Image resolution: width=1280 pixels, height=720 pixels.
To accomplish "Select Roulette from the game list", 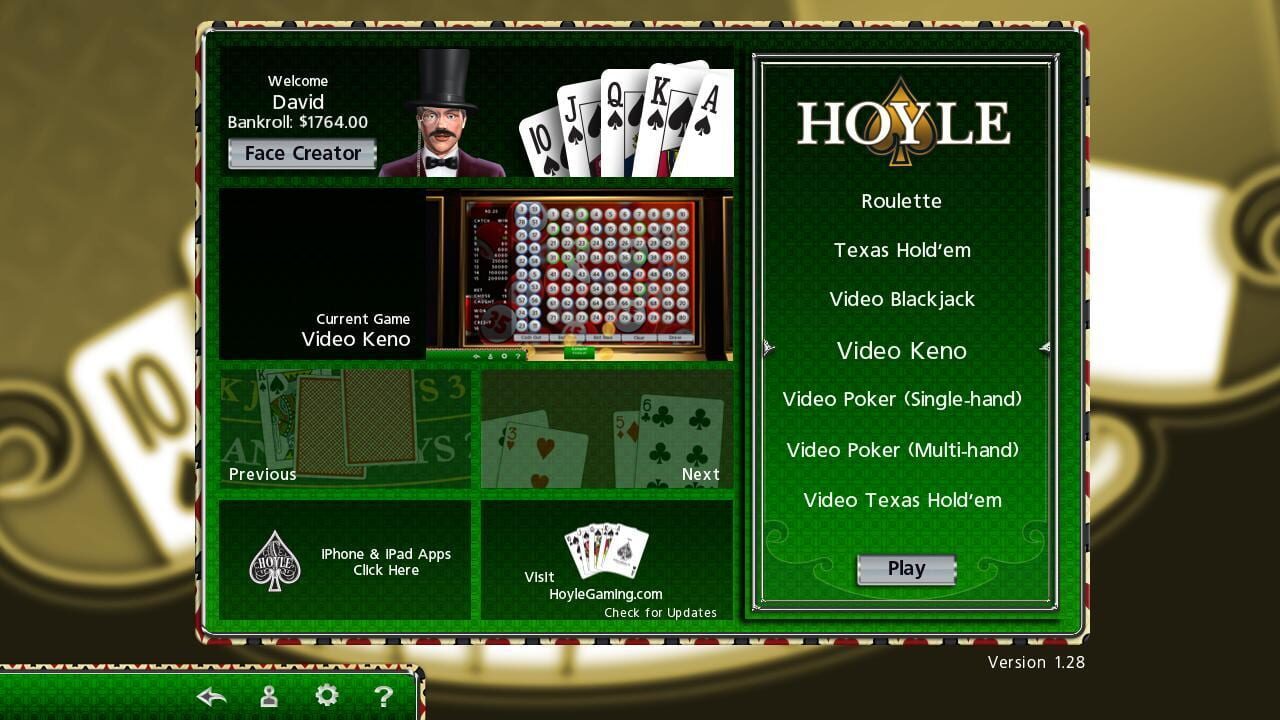I will point(901,201).
